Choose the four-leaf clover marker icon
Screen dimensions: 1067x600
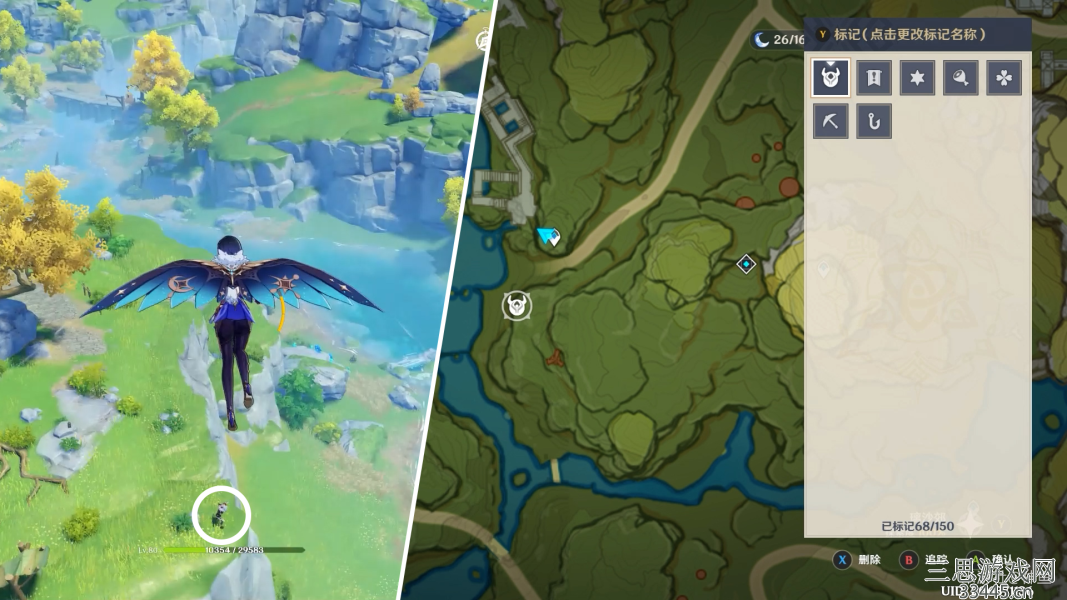[1004, 77]
